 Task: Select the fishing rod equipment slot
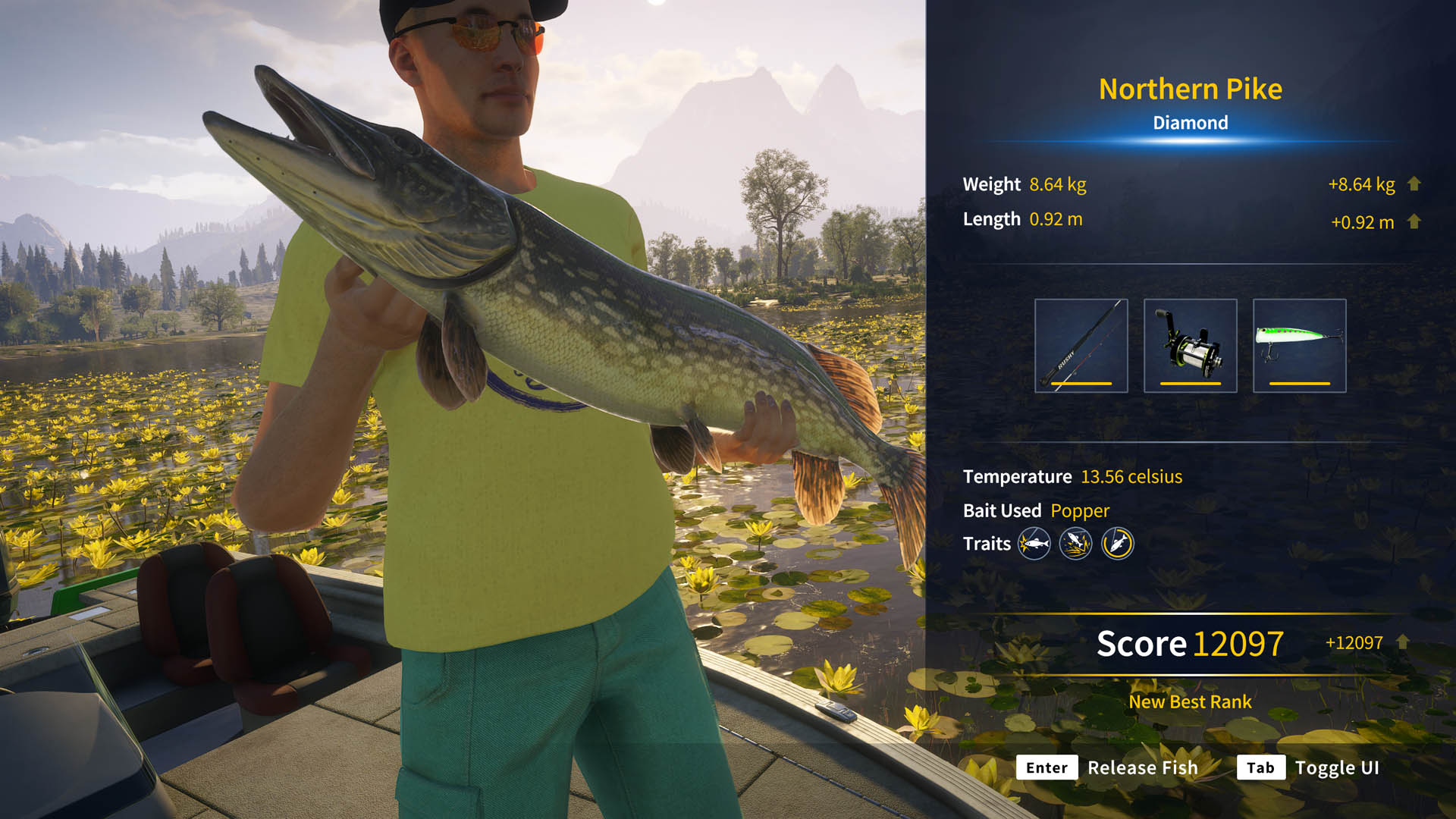[1081, 346]
